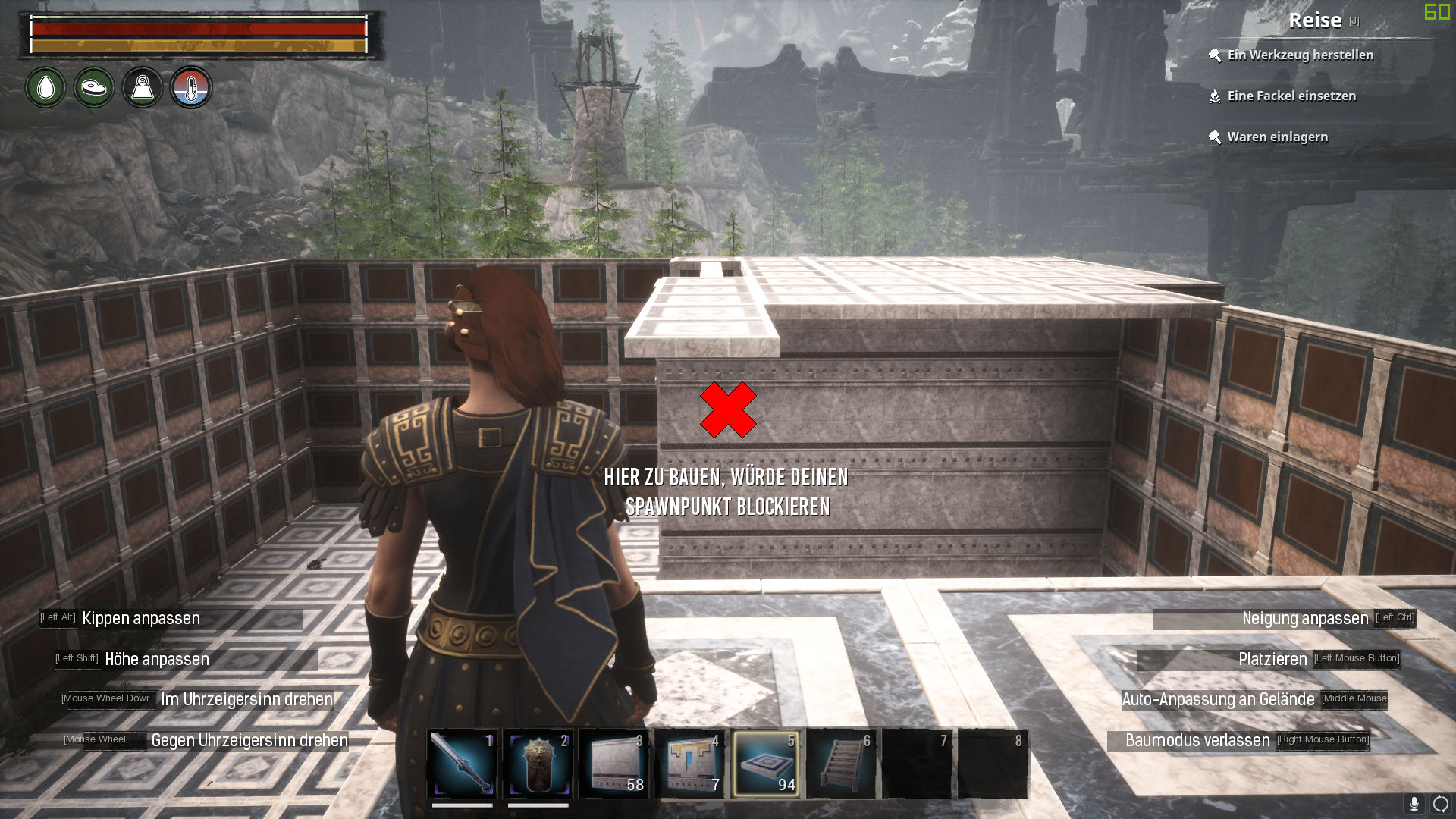This screenshot has height=819, width=1456.
Task: Select the doorframe building piece
Action: click(689, 764)
